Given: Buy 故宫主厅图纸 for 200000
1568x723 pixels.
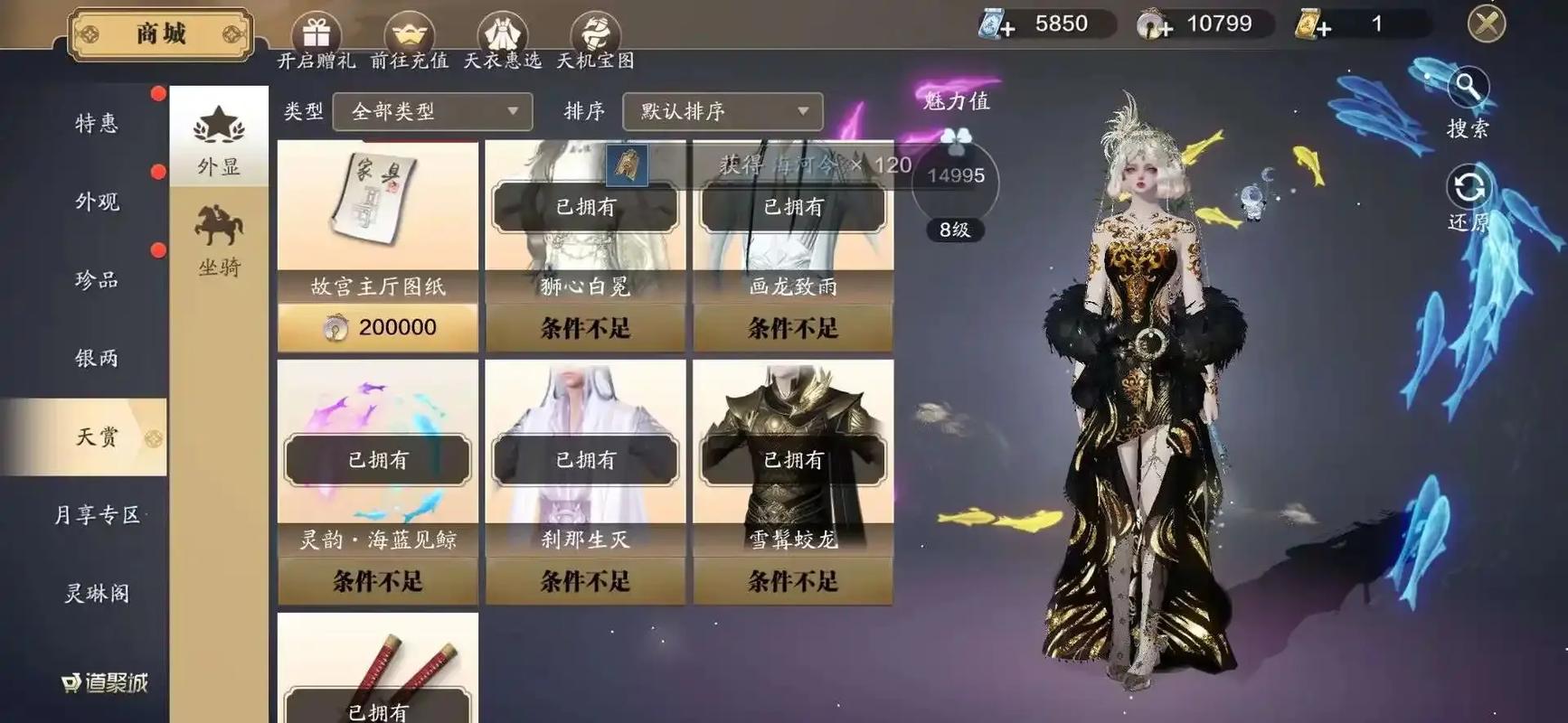Looking at the screenshot, I should coord(377,326).
